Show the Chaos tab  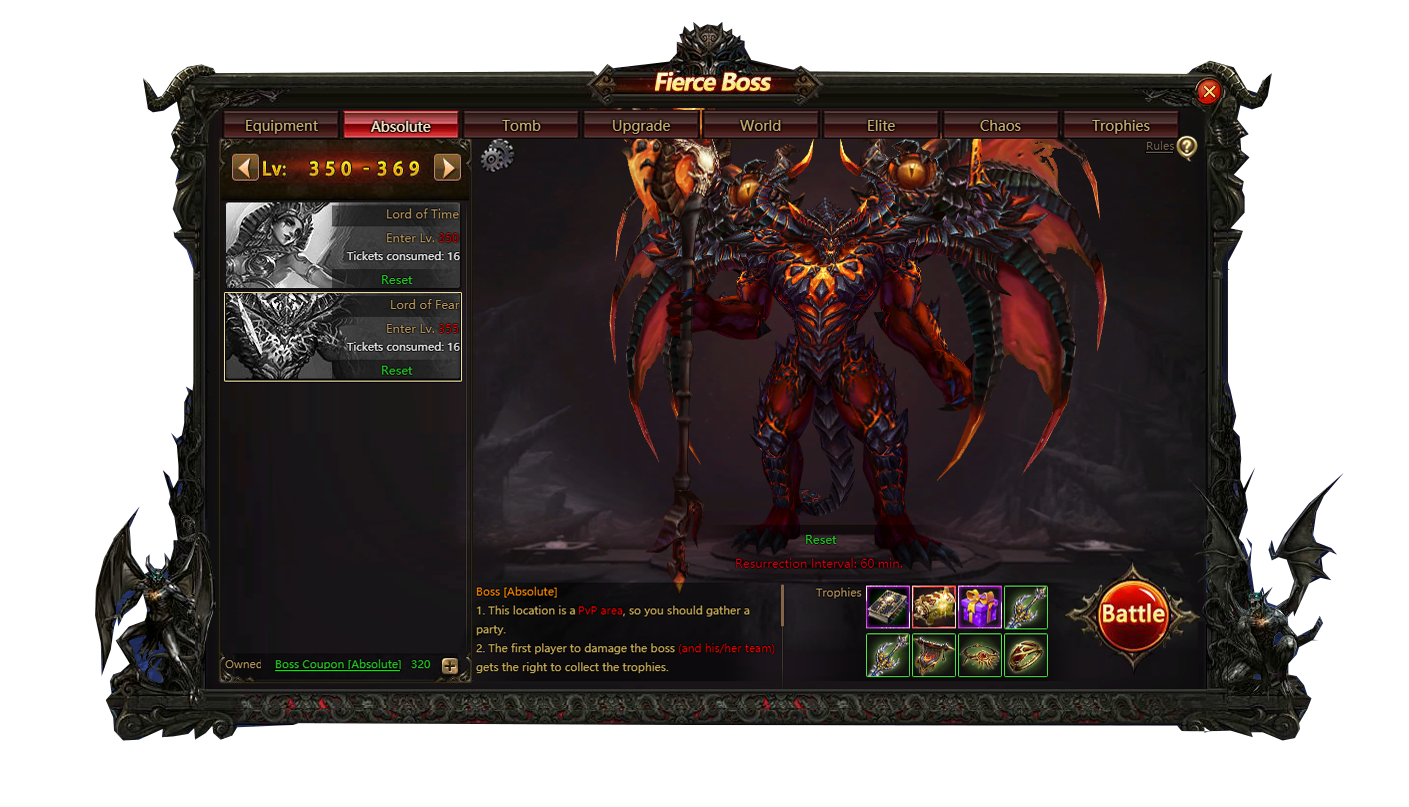pos(1000,126)
